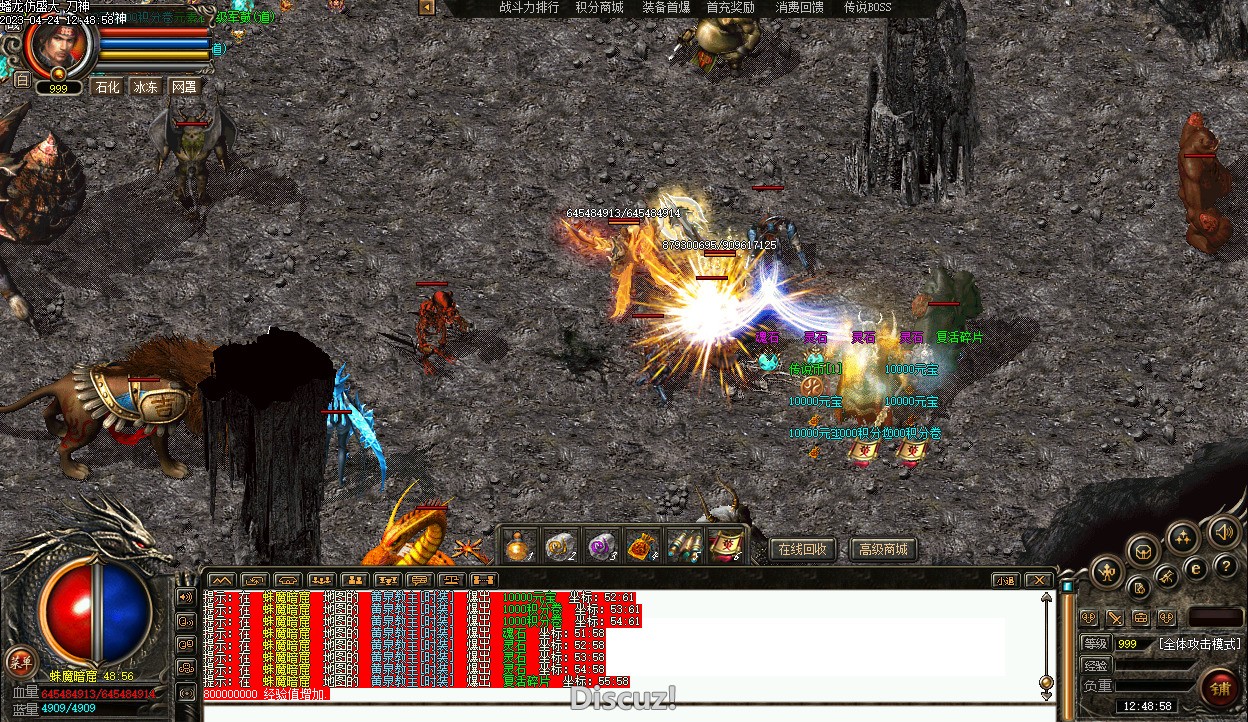
Task: Collapse the top menu with the arrow button
Action: pyautogui.click(x=427, y=8)
